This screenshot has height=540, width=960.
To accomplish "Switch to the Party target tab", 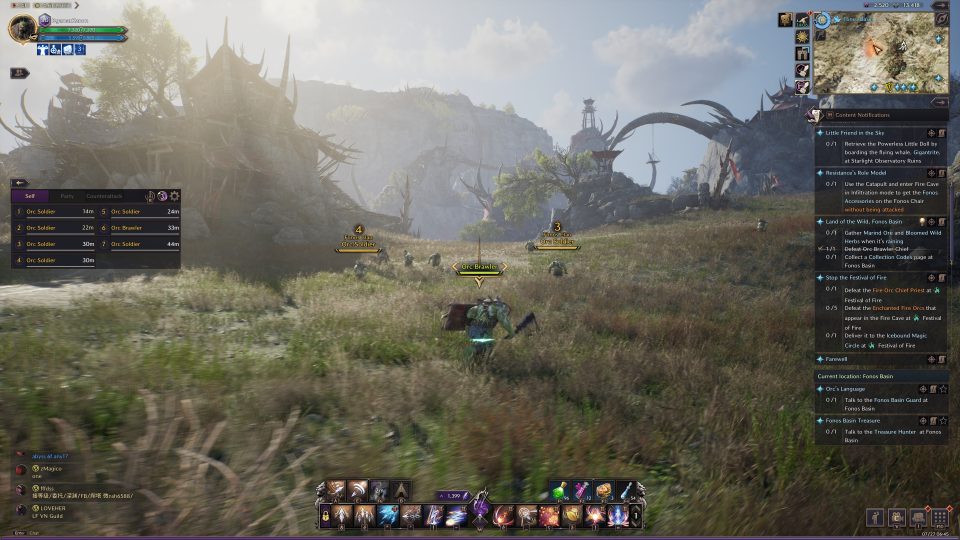I will [x=67, y=196].
